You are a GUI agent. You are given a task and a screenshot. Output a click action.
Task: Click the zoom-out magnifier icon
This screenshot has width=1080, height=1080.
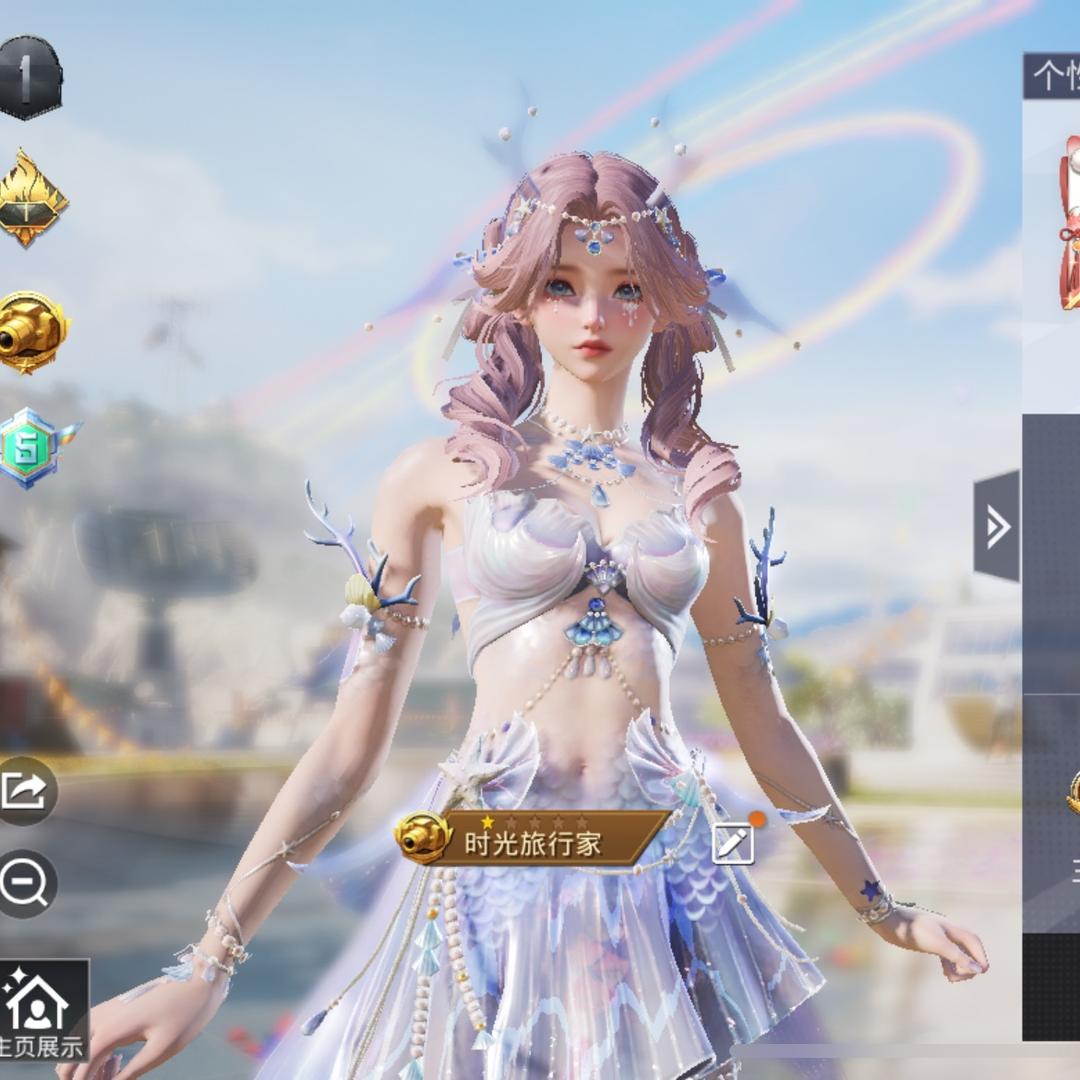[26, 884]
